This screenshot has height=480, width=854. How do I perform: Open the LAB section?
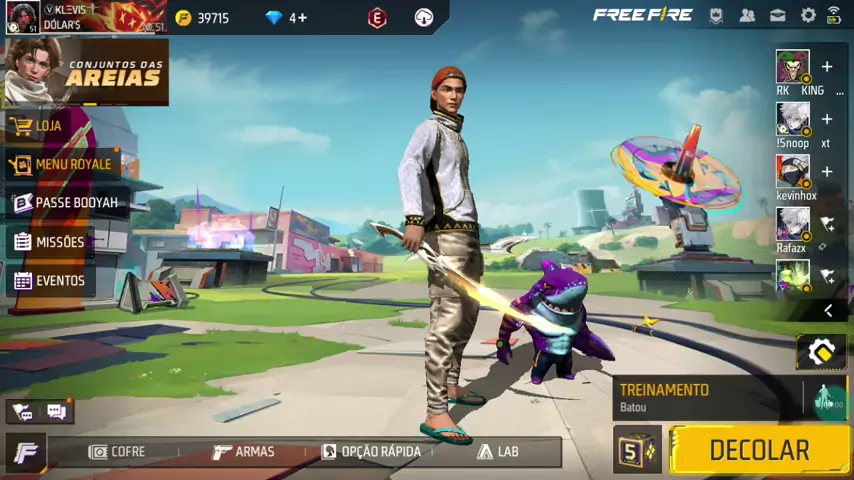click(498, 452)
